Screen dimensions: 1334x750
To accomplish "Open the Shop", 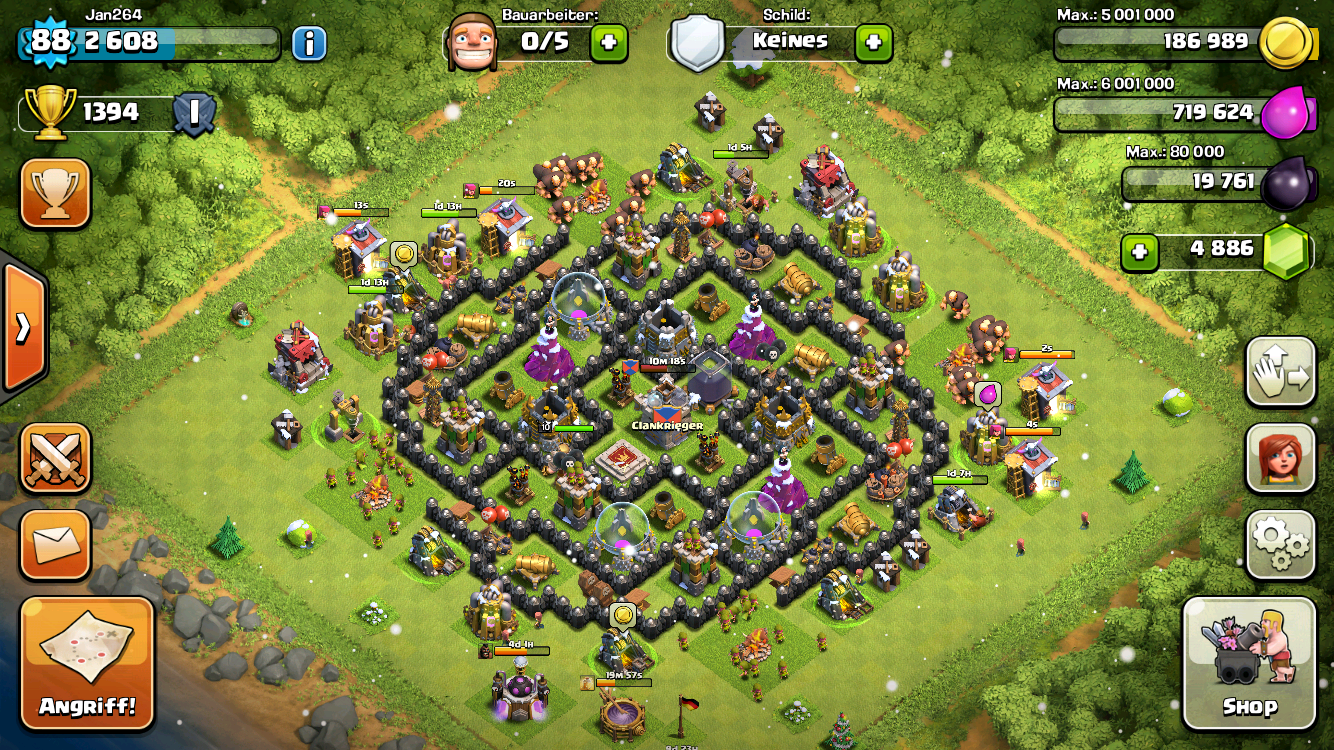I will click(1248, 663).
